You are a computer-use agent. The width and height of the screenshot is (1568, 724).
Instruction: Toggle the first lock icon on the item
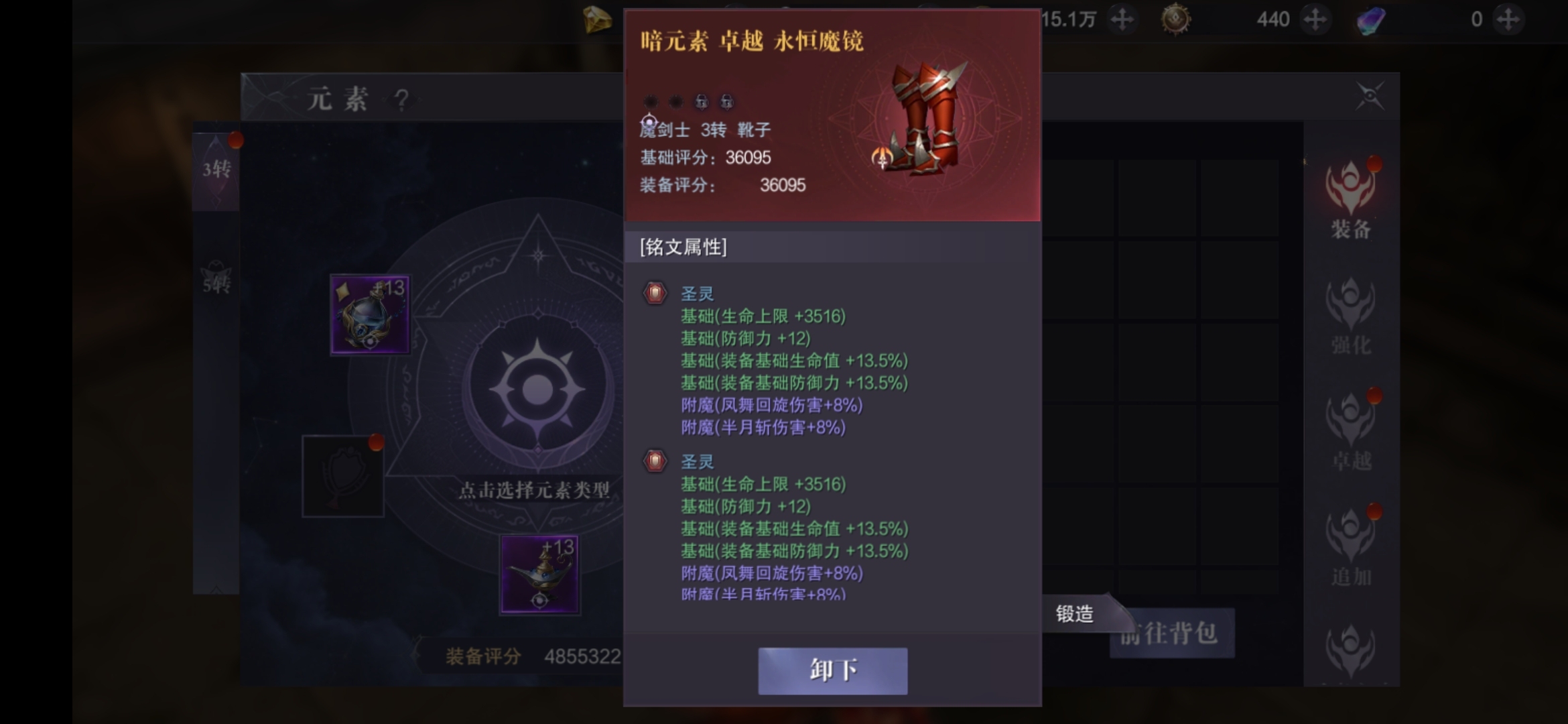point(702,103)
